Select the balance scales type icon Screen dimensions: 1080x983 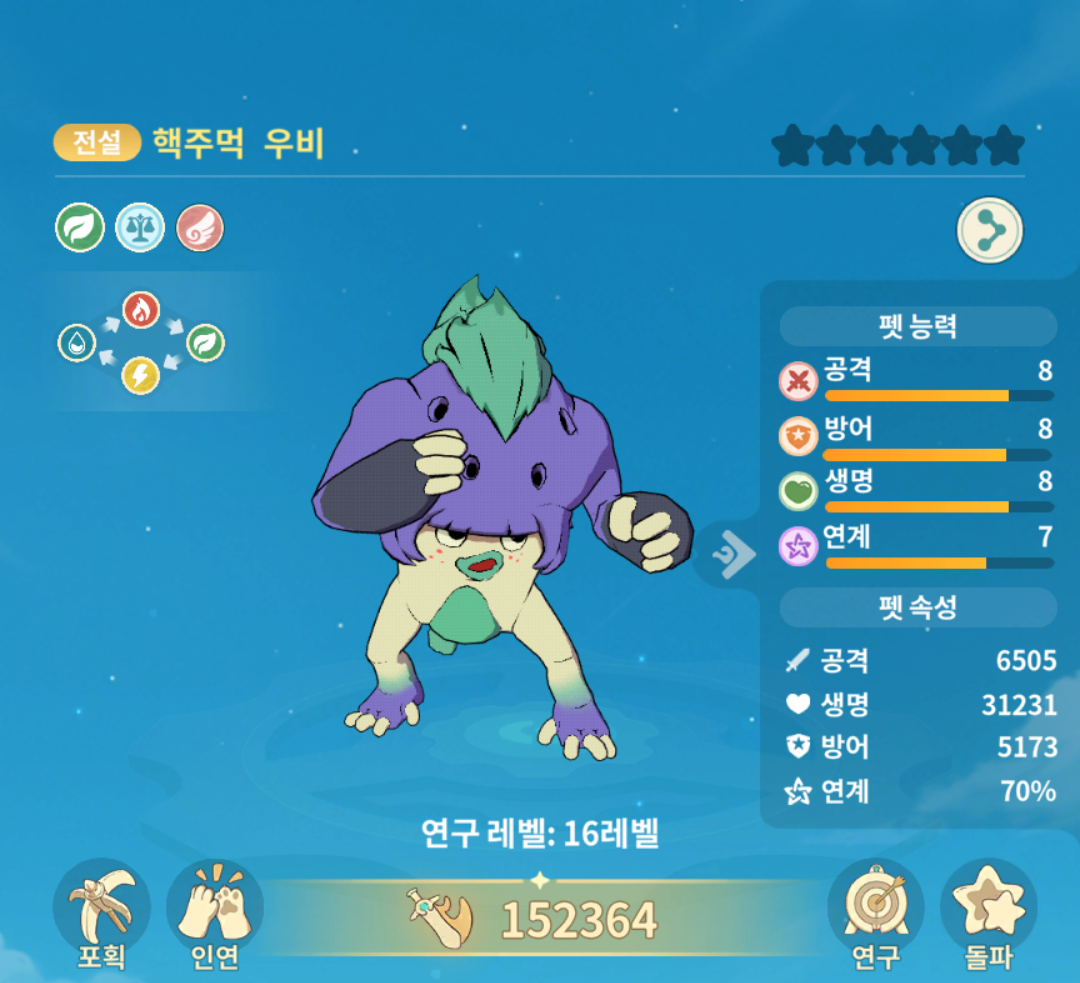point(140,228)
